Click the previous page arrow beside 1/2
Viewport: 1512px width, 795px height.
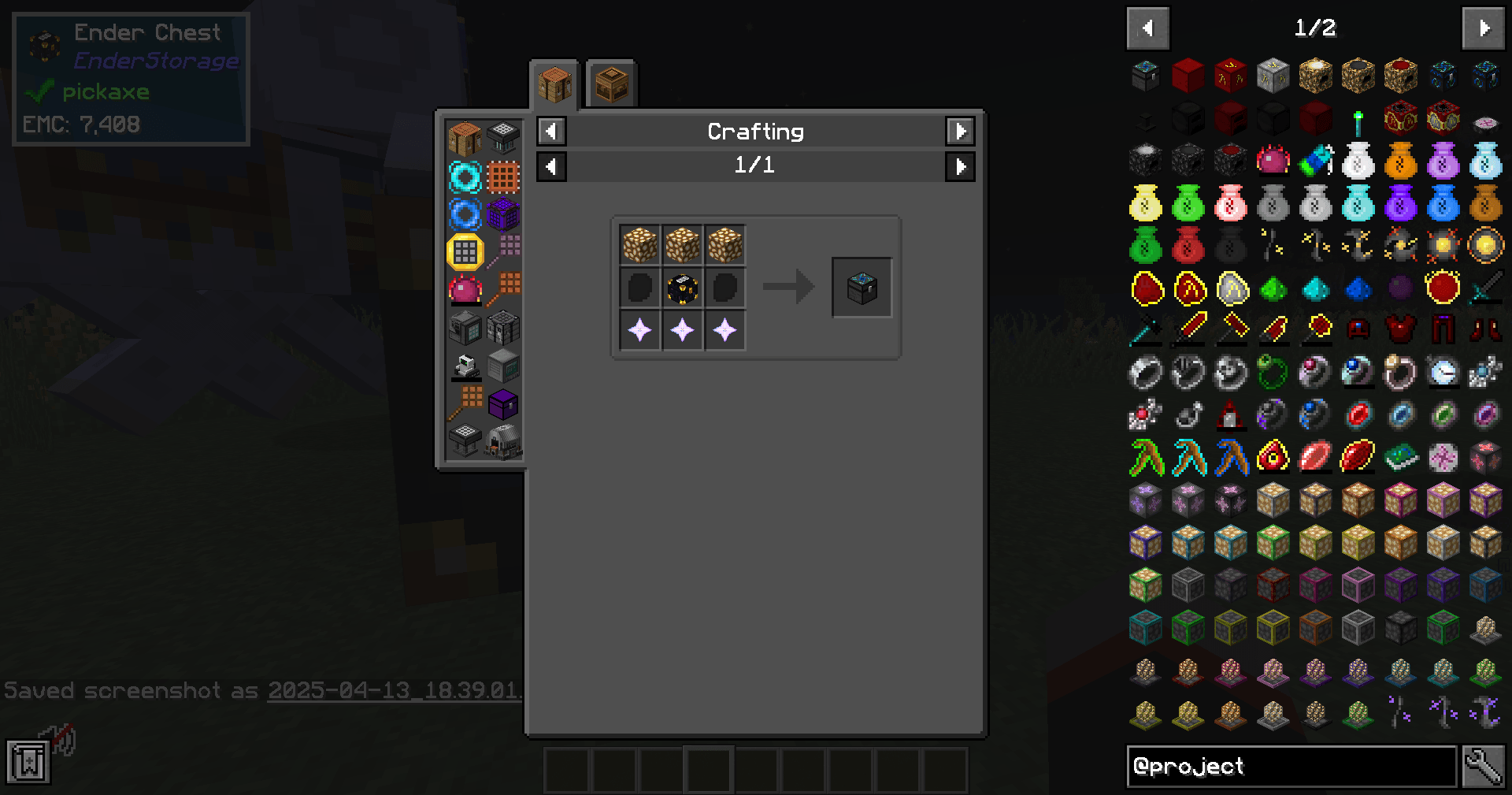tap(1147, 28)
